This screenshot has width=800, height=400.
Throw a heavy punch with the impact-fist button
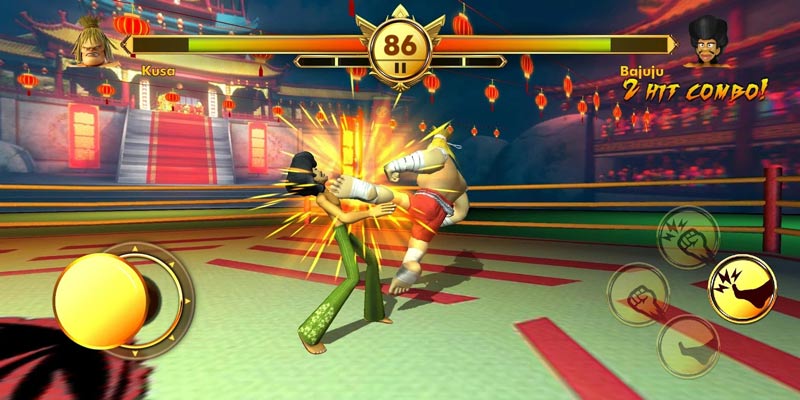point(687,236)
